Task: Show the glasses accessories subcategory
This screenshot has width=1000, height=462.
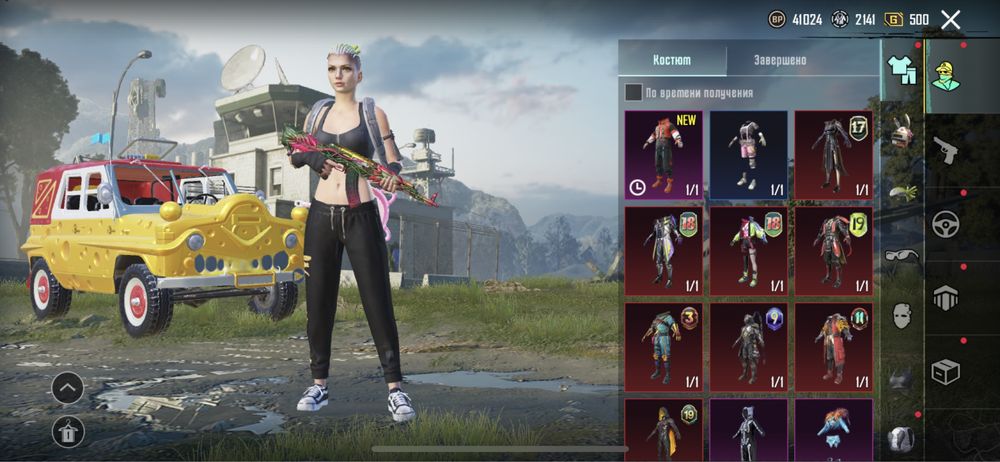Action: pos(902,256)
